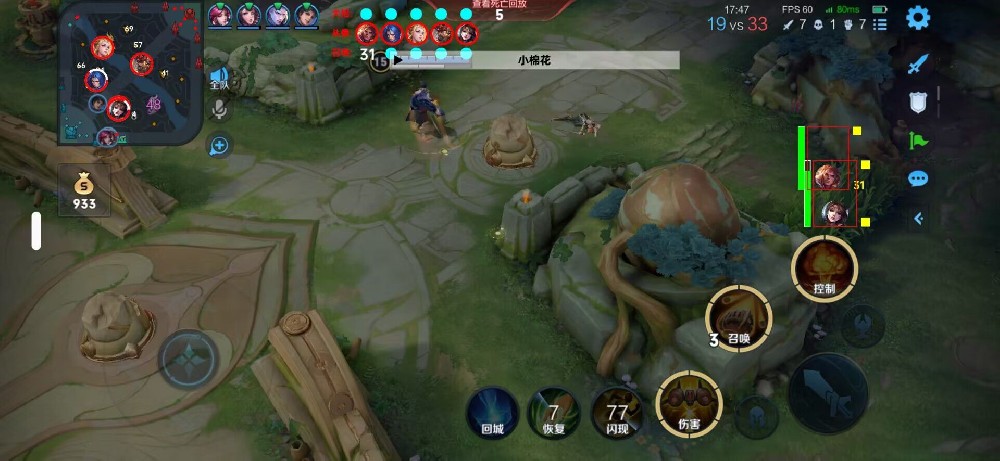Image resolution: width=1000 pixels, height=461 pixels.
Task: Toggle the 全队 team voice speaker
Action: click(x=218, y=79)
